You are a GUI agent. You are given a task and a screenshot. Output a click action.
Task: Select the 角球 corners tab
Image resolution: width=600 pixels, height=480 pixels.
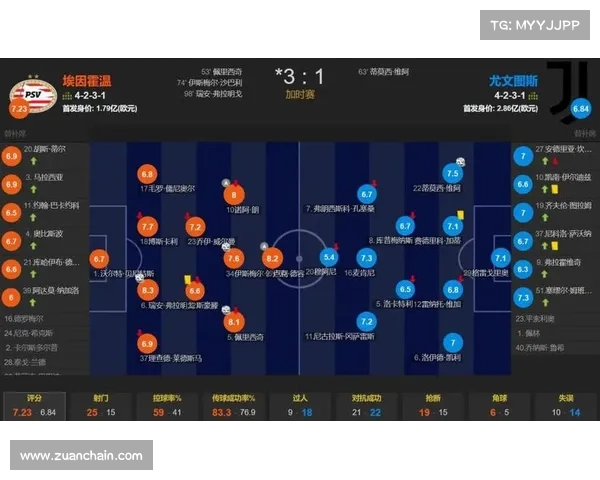(x=500, y=405)
